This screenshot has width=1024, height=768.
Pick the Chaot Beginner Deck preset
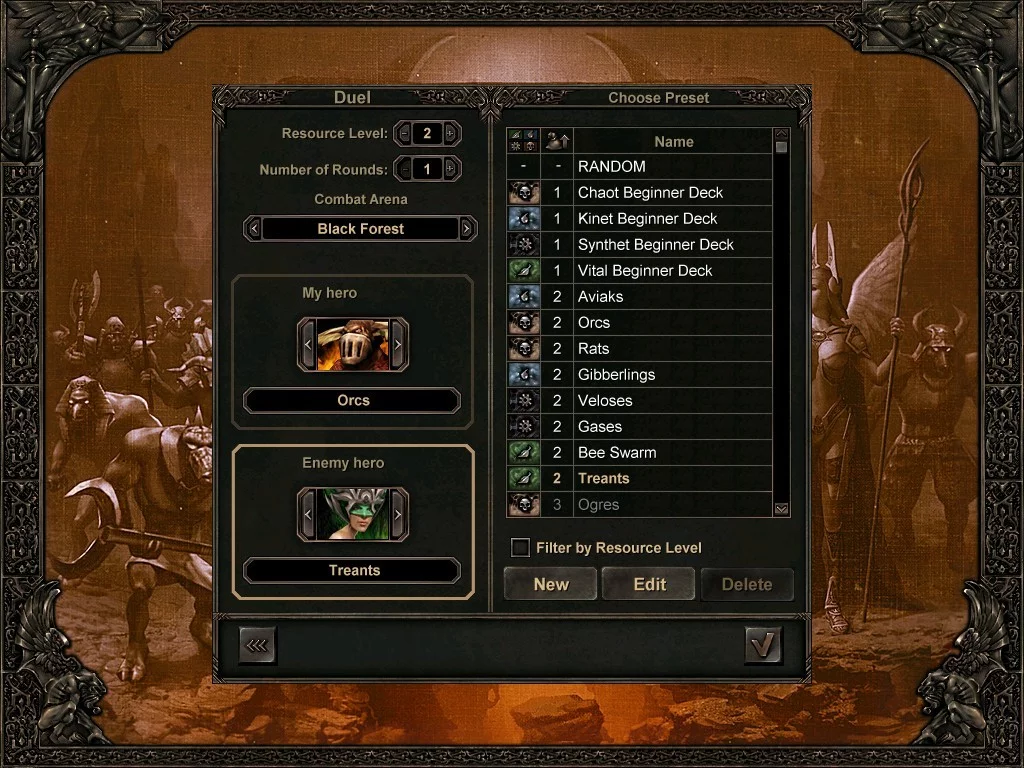tap(672, 193)
